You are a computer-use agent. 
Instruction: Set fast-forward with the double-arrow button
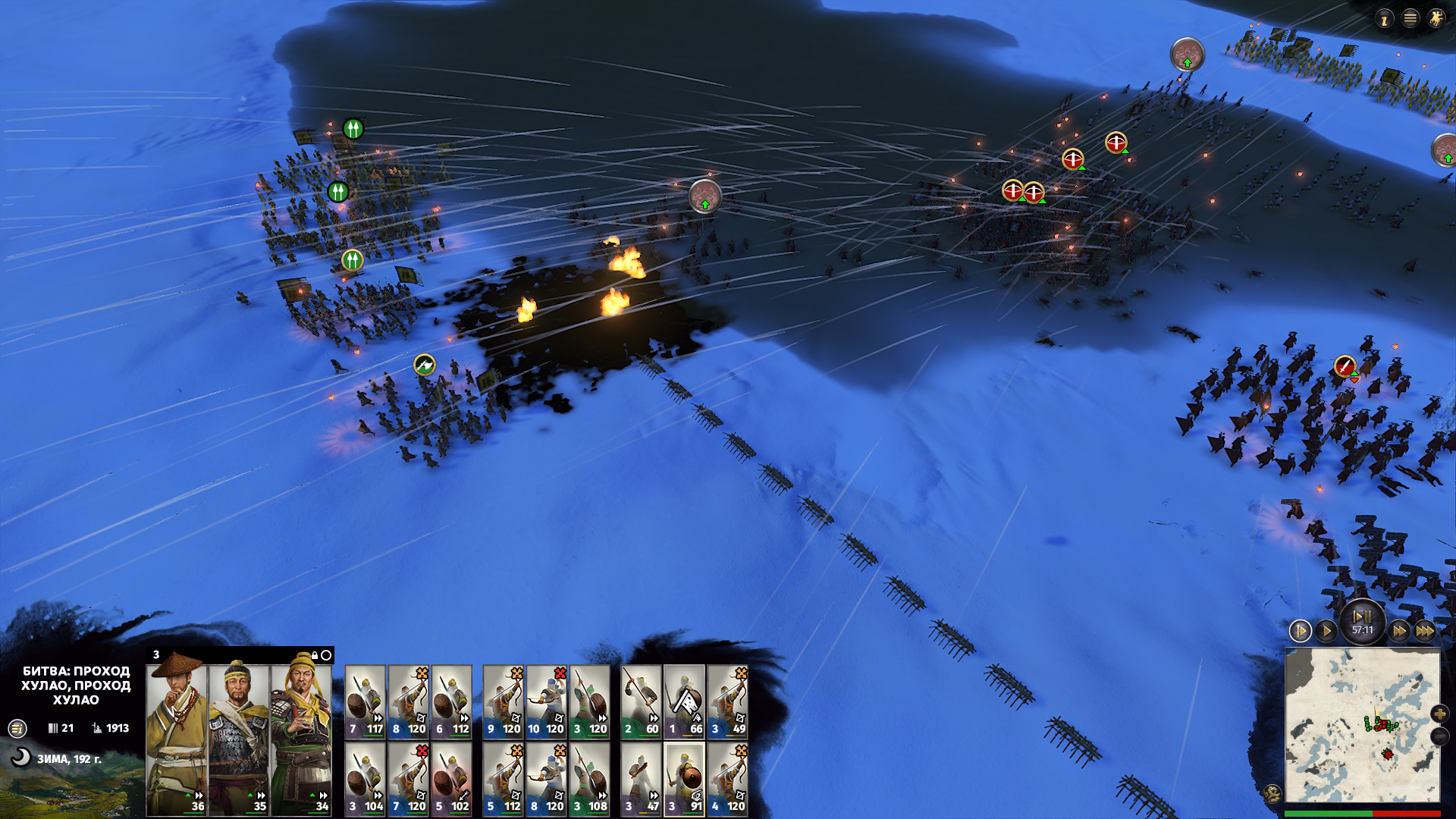click(1399, 631)
